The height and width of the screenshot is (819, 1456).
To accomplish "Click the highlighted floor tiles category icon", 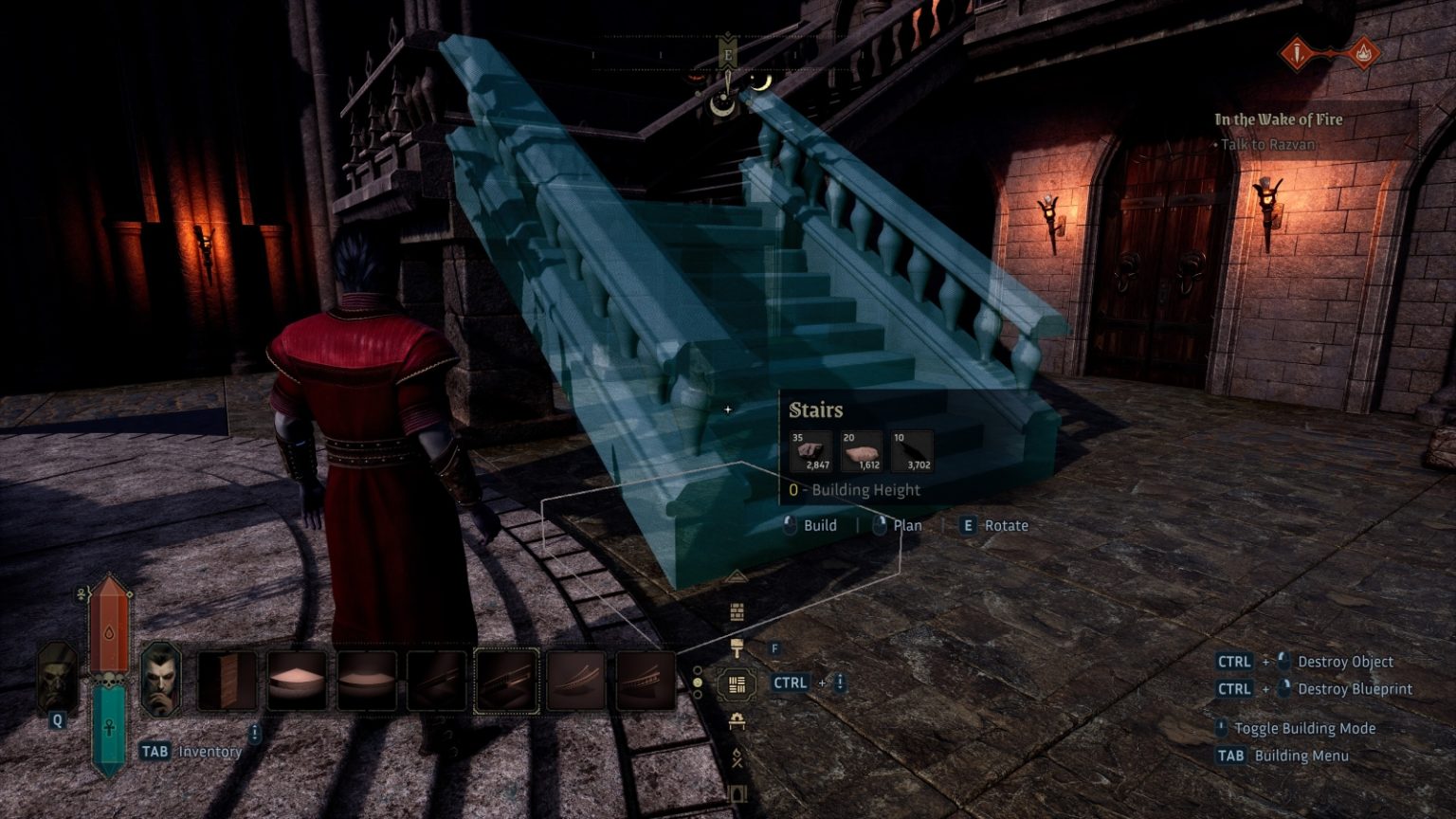I will coord(737,683).
